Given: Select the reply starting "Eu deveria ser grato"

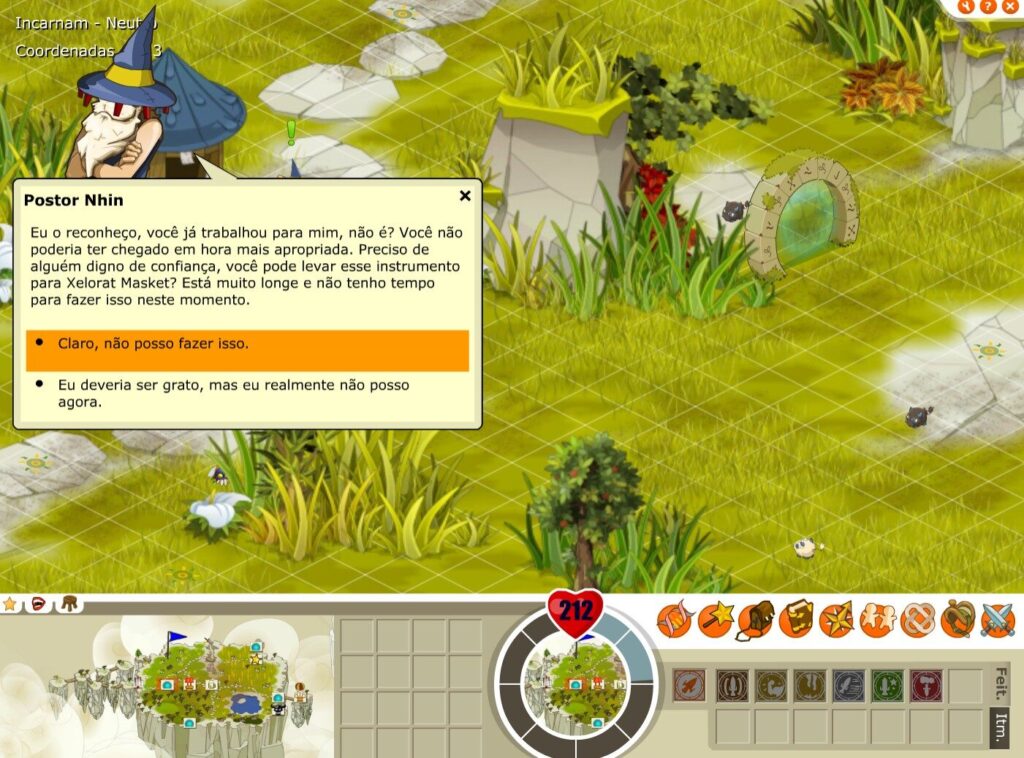Looking at the screenshot, I should click(x=247, y=393).
